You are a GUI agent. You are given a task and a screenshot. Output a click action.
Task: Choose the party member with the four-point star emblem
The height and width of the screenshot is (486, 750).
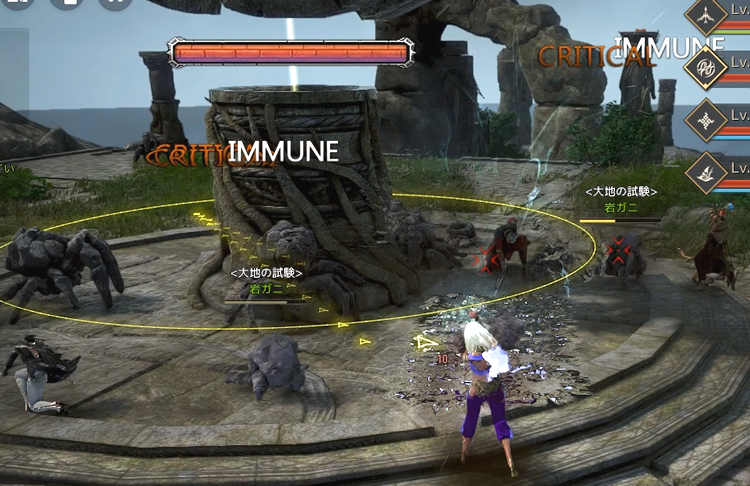[708, 120]
